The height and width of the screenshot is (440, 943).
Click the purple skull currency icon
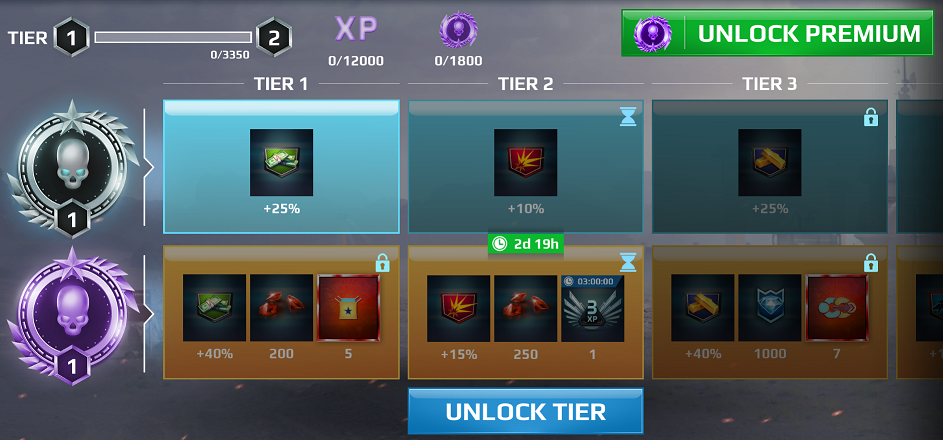coord(458,30)
